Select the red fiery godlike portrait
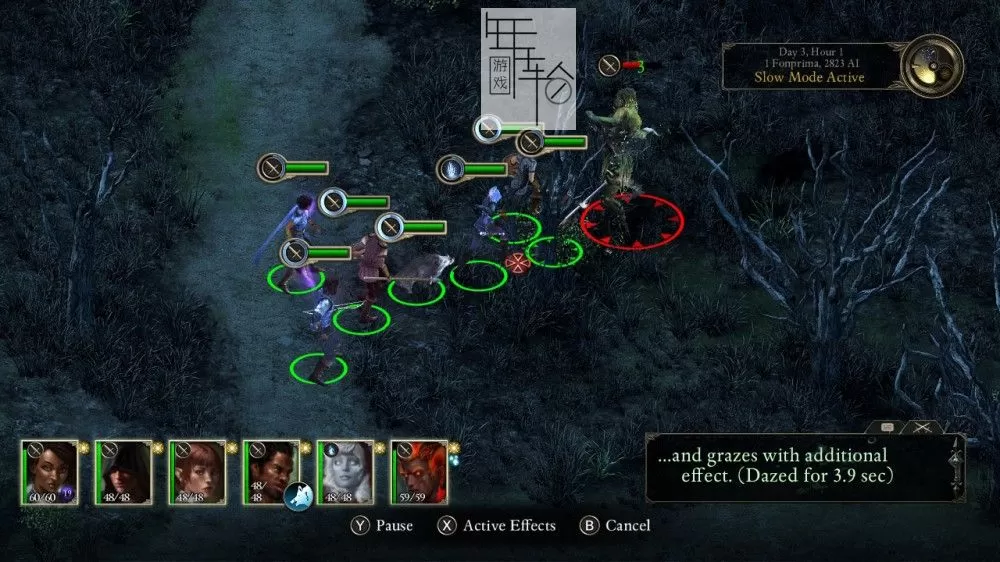 click(x=419, y=471)
